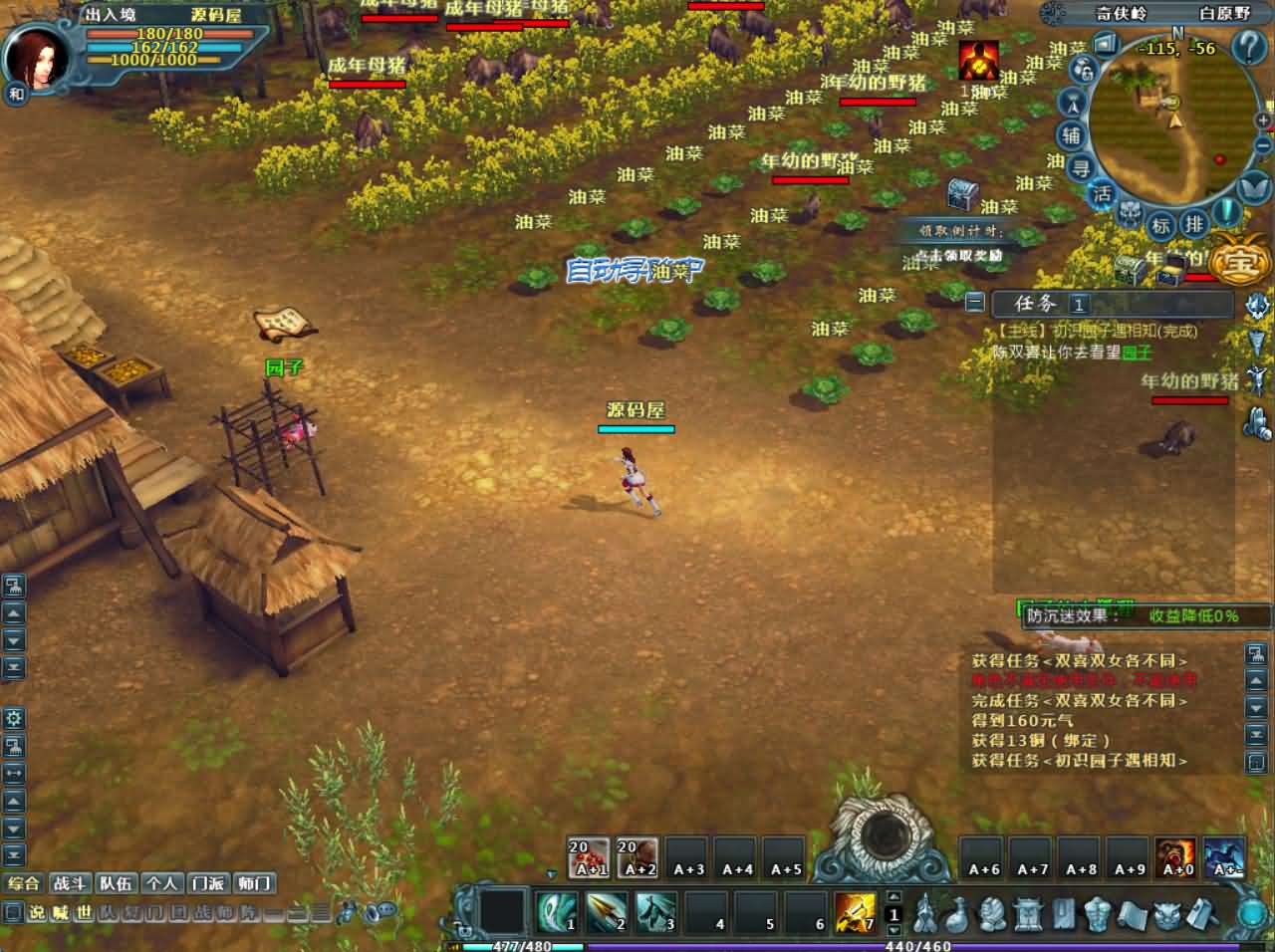Open the question mark help icon beside minimap
This screenshot has width=1275, height=952.
point(1247,47)
